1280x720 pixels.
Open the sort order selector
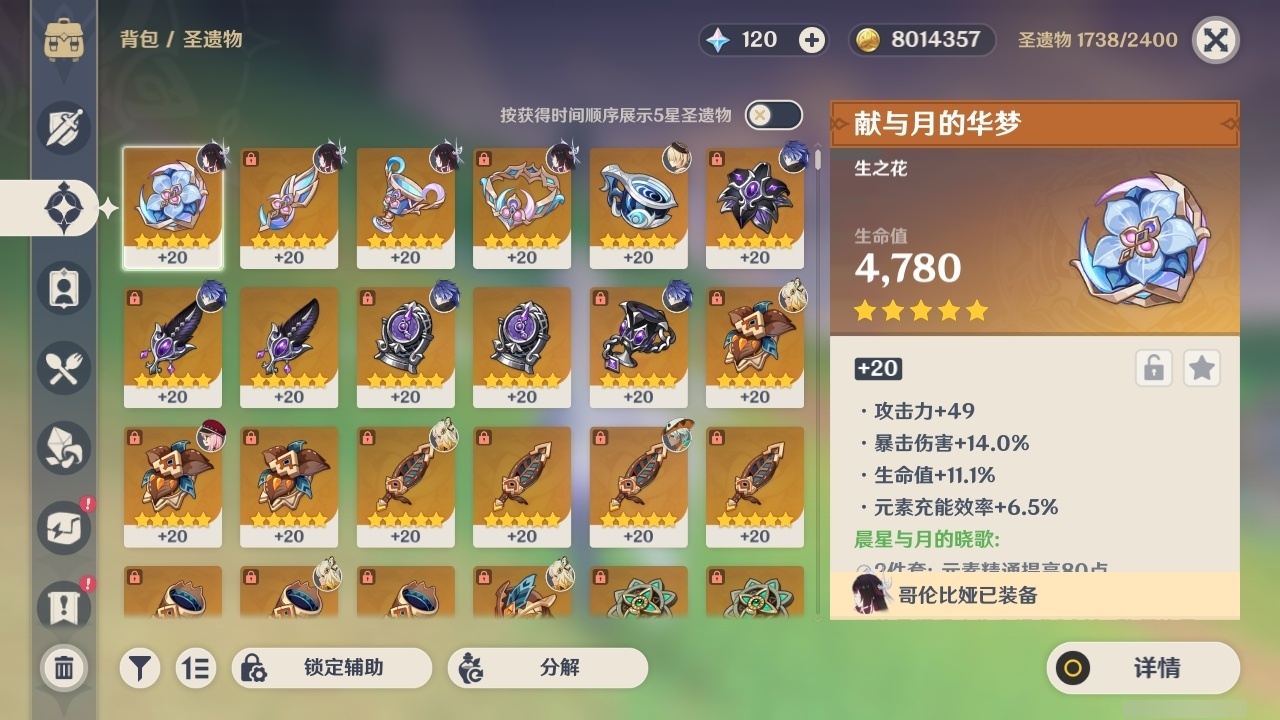coord(196,668)
